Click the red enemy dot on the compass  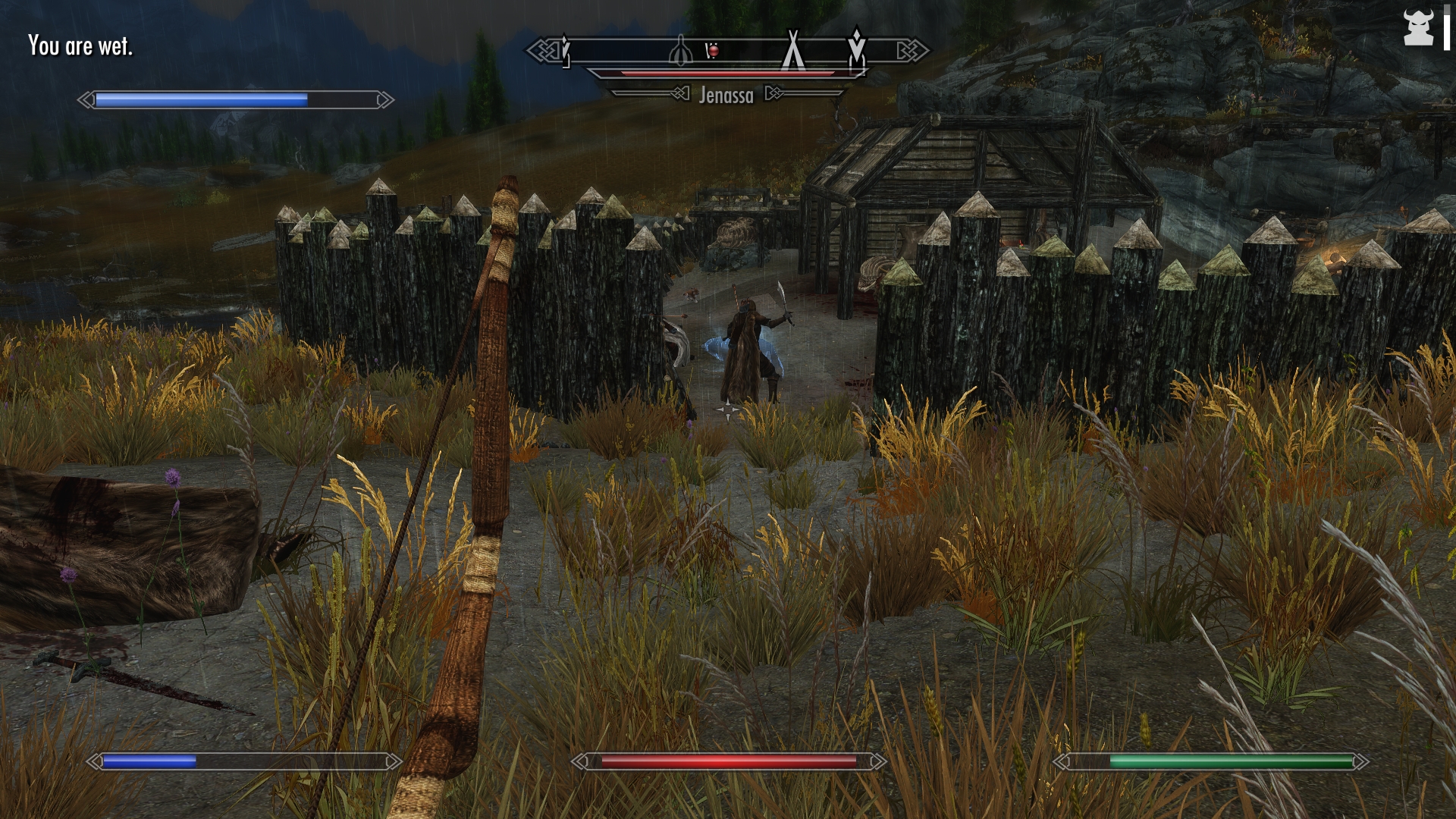pyautogui.click(x=712, y=51)
